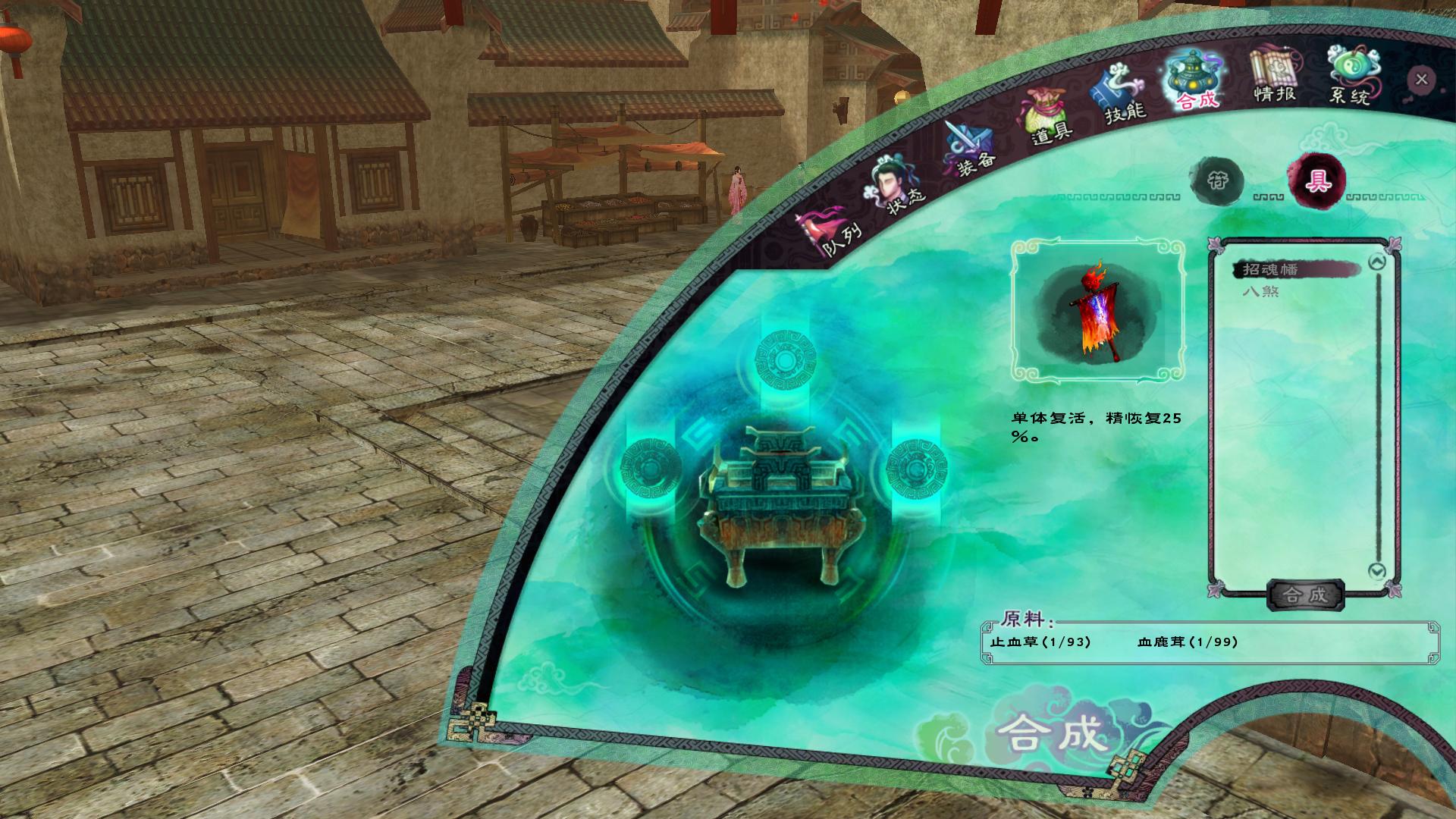Viewport: 1456px width, 819px height.
Task: Click the 合成 synthesize button
Action: tap(1305, 595)
